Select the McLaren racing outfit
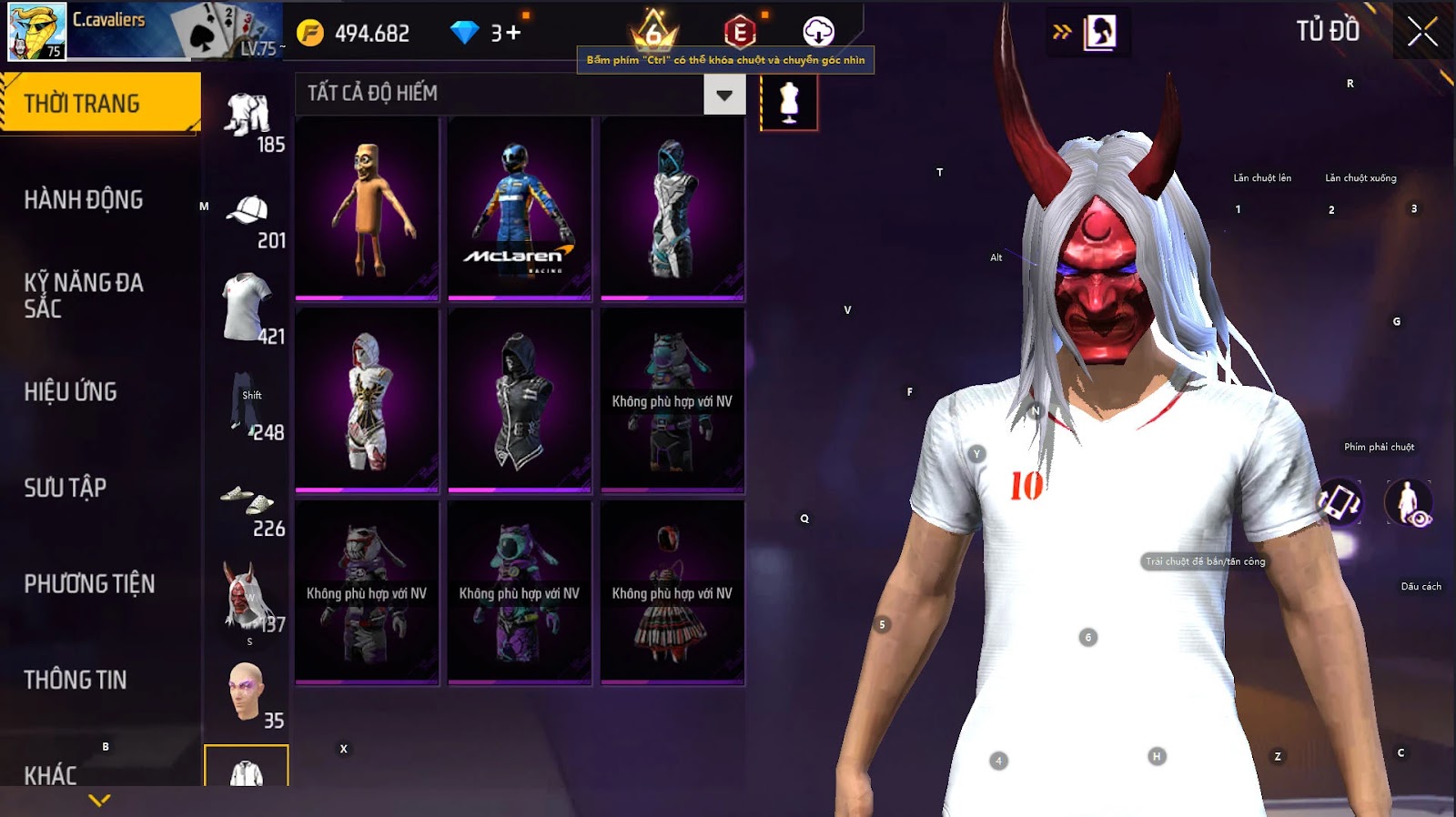The image size is (1456, 817). point(520,208)
